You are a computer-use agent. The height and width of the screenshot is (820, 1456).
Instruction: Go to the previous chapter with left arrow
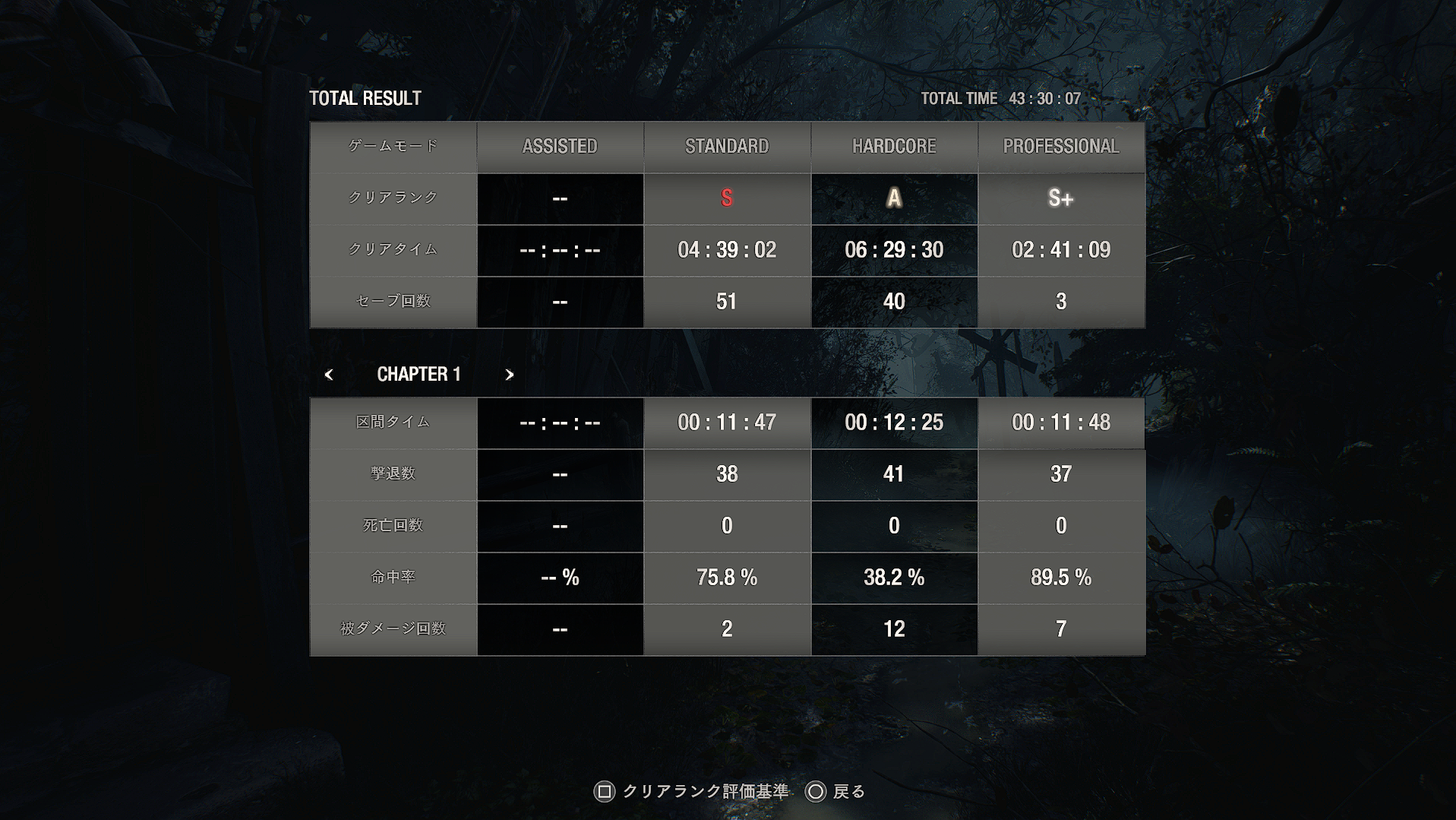329,375
